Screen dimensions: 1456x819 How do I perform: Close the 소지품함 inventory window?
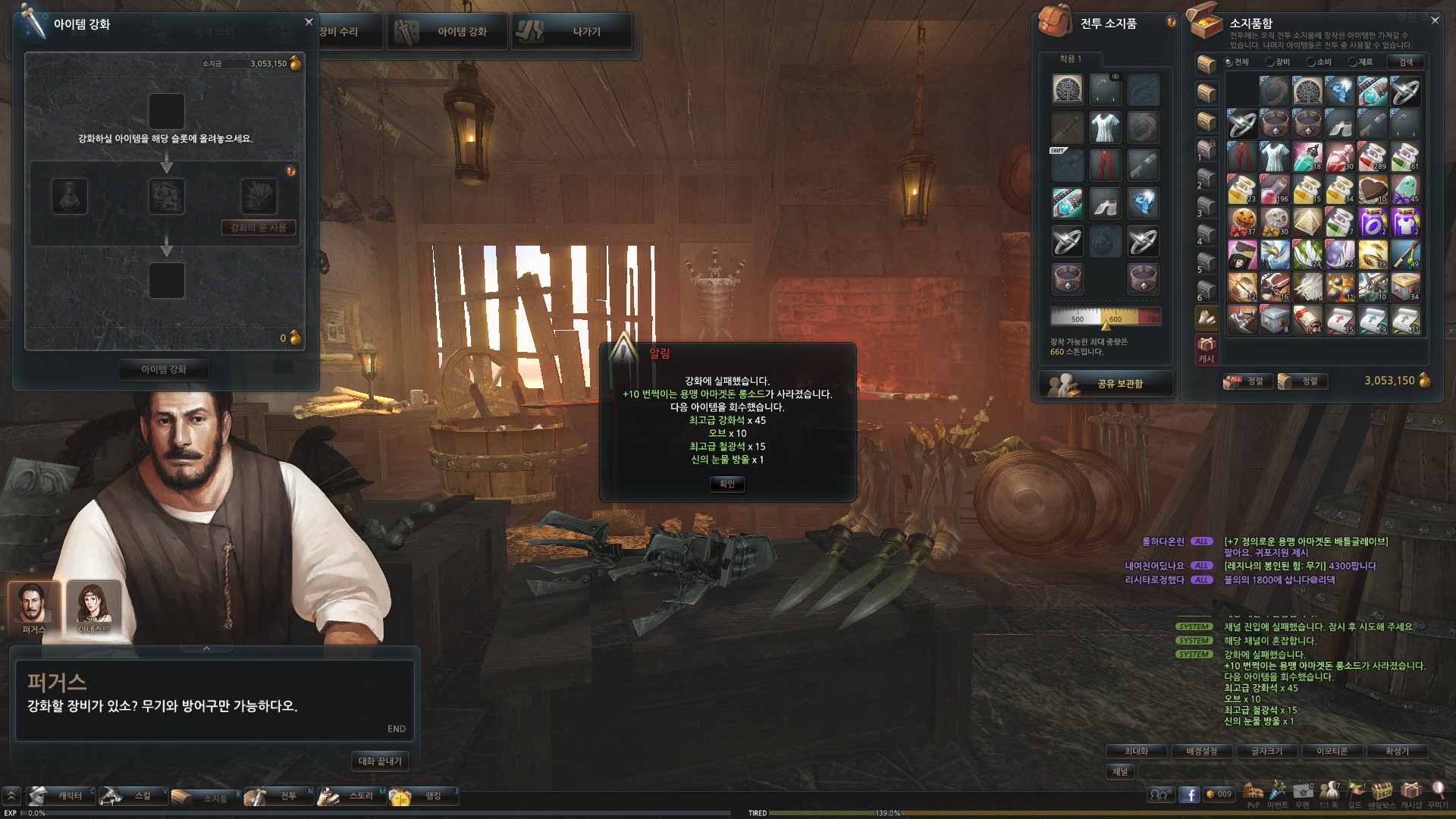click(1435, 20)
